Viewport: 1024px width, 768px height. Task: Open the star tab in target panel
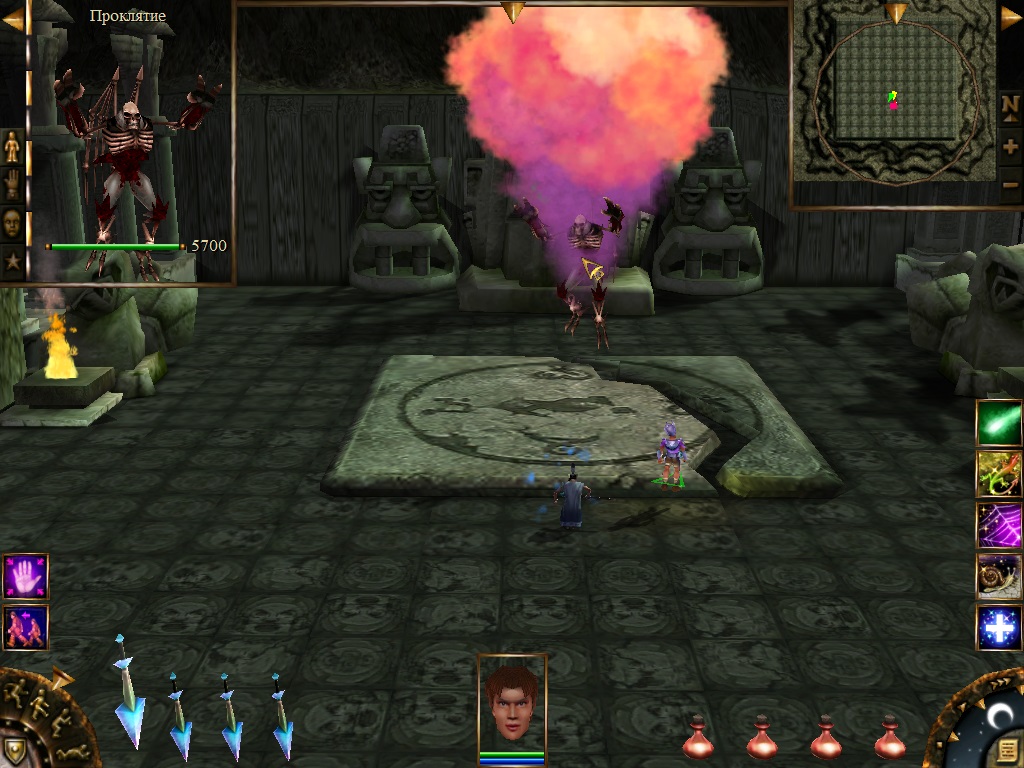[12, 261]
